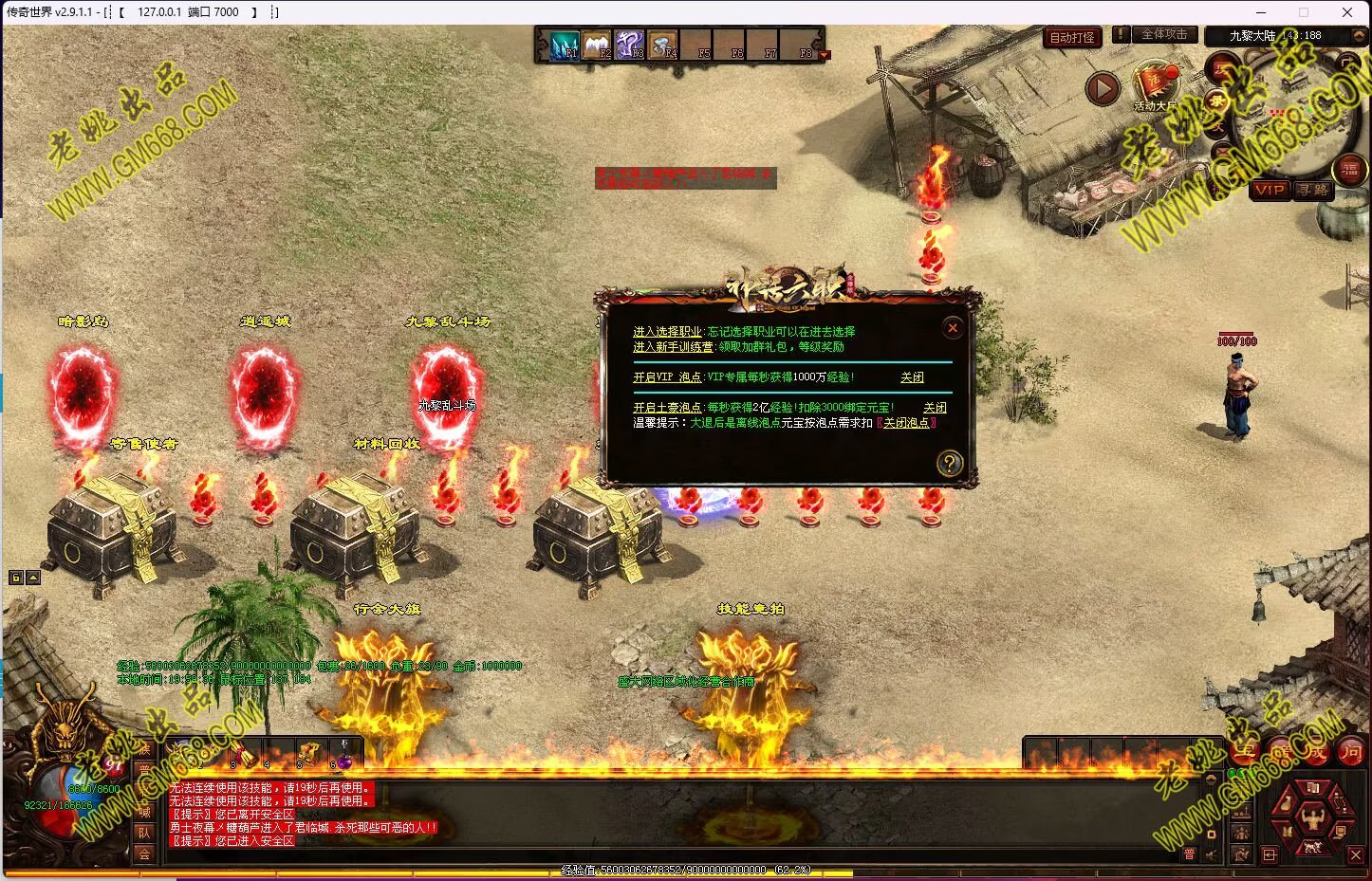
Task: Activate the 开启VIP 泡点 option
Action: pyautogui.click(x=667, y=377)
